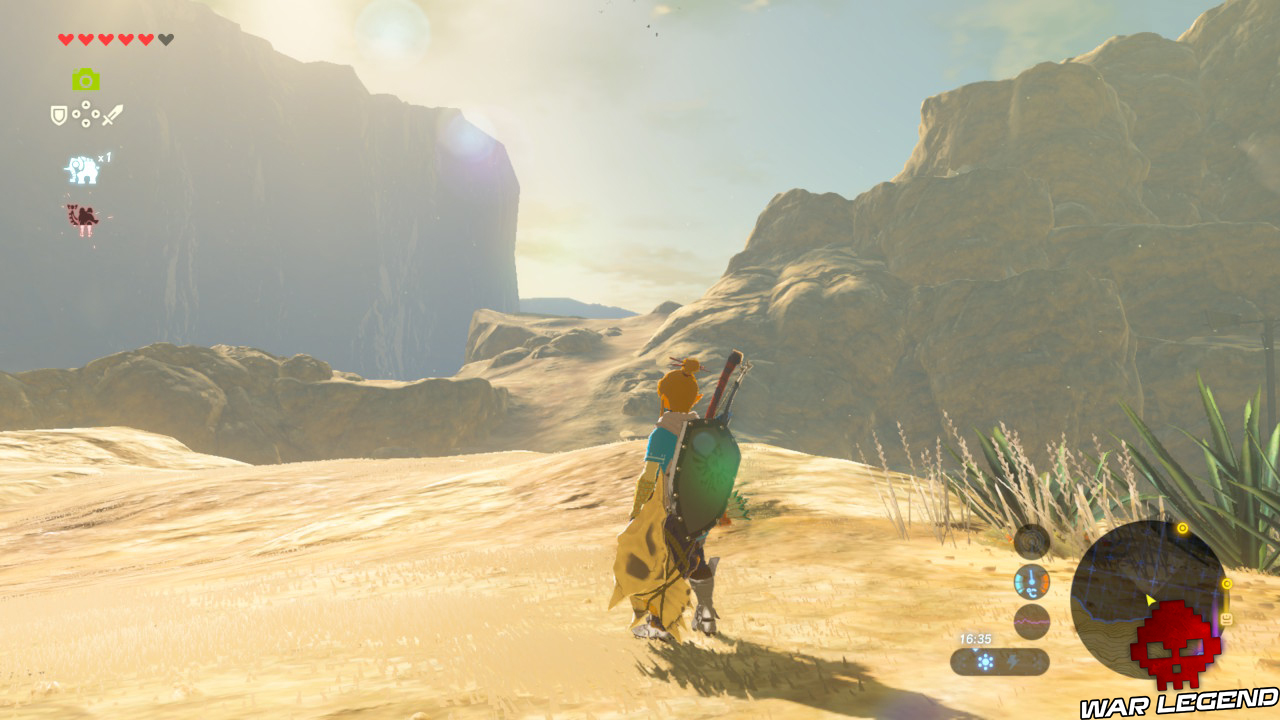This screenshot has width=1280, height=720.
Task: Select the second yellow map marker
Action: click(1227, 583)
